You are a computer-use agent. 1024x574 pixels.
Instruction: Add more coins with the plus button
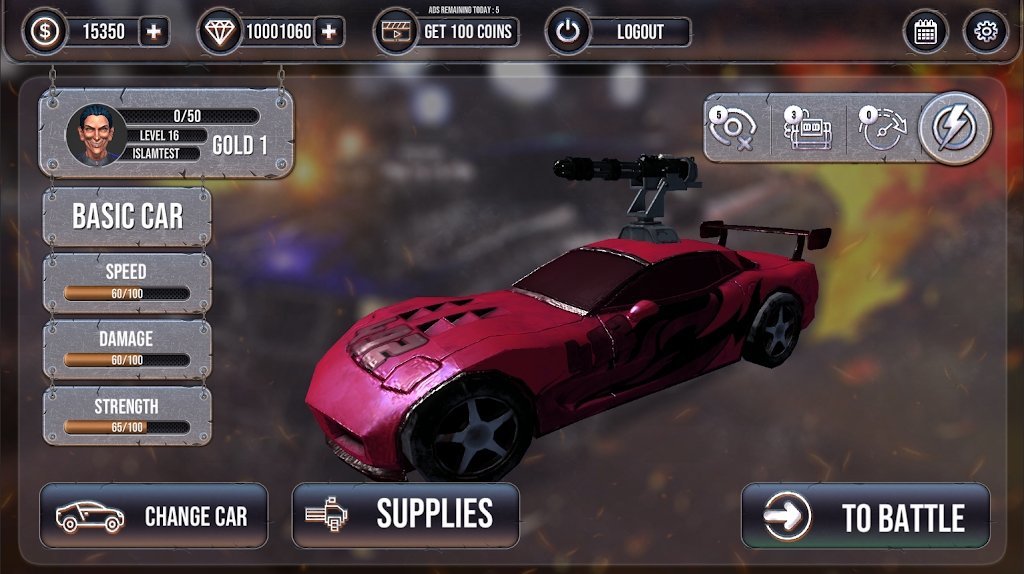153,32
